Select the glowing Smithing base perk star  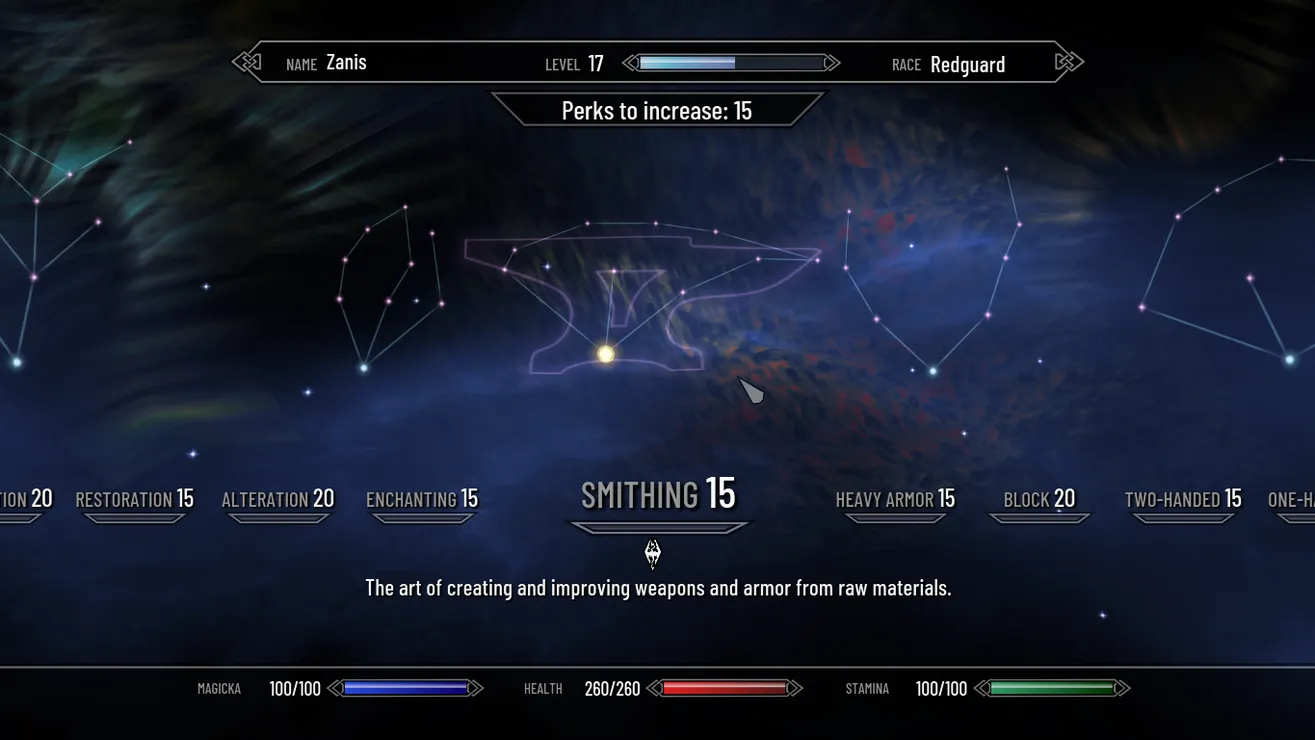(x=606, y=354)
